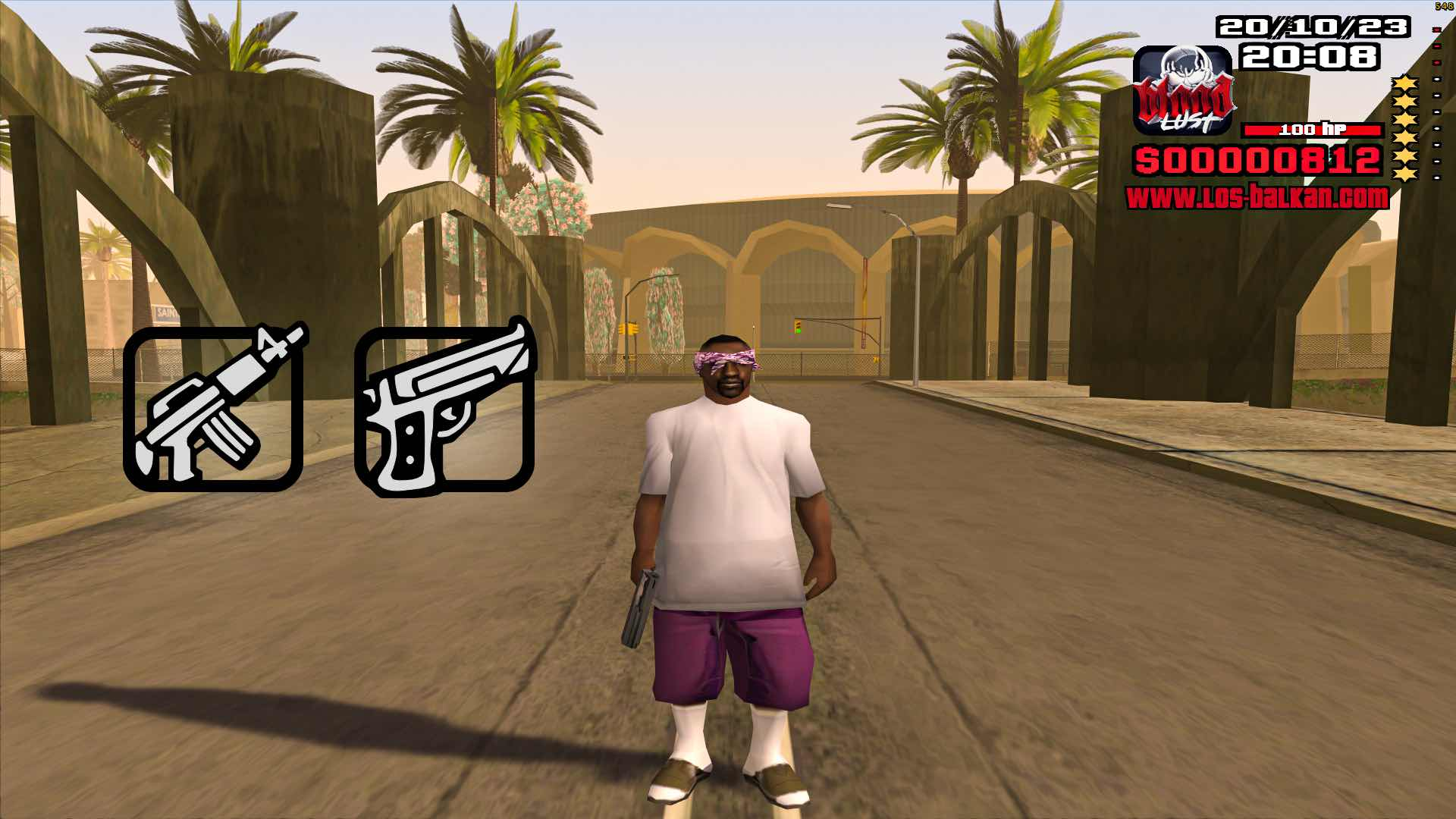This screenshot has width=1456, height=819.
Task: Click the FPS counter showing 548
Action: (x=1442, y=6)
